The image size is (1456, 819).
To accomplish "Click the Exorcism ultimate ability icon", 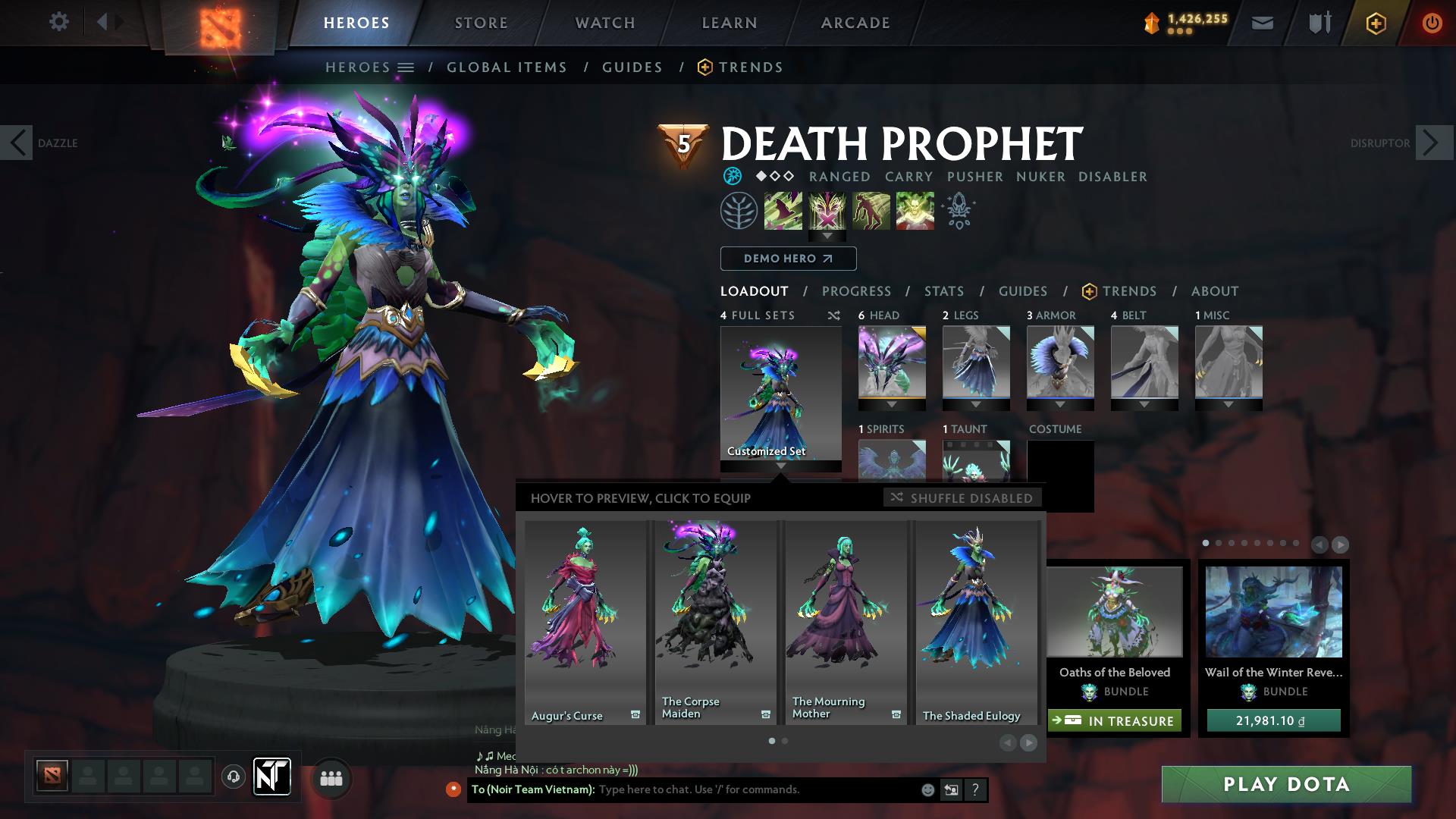I will tap(914, 211).
